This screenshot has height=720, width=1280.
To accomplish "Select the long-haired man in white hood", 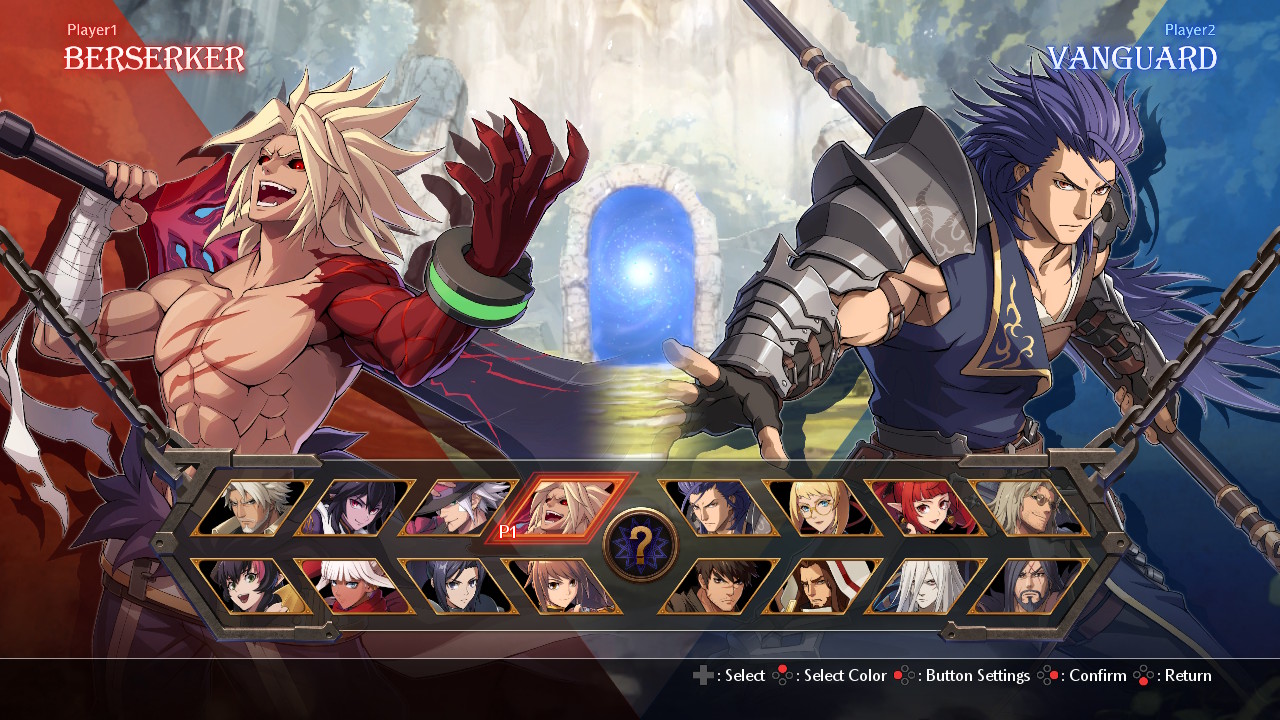I will tap(822, 586).
